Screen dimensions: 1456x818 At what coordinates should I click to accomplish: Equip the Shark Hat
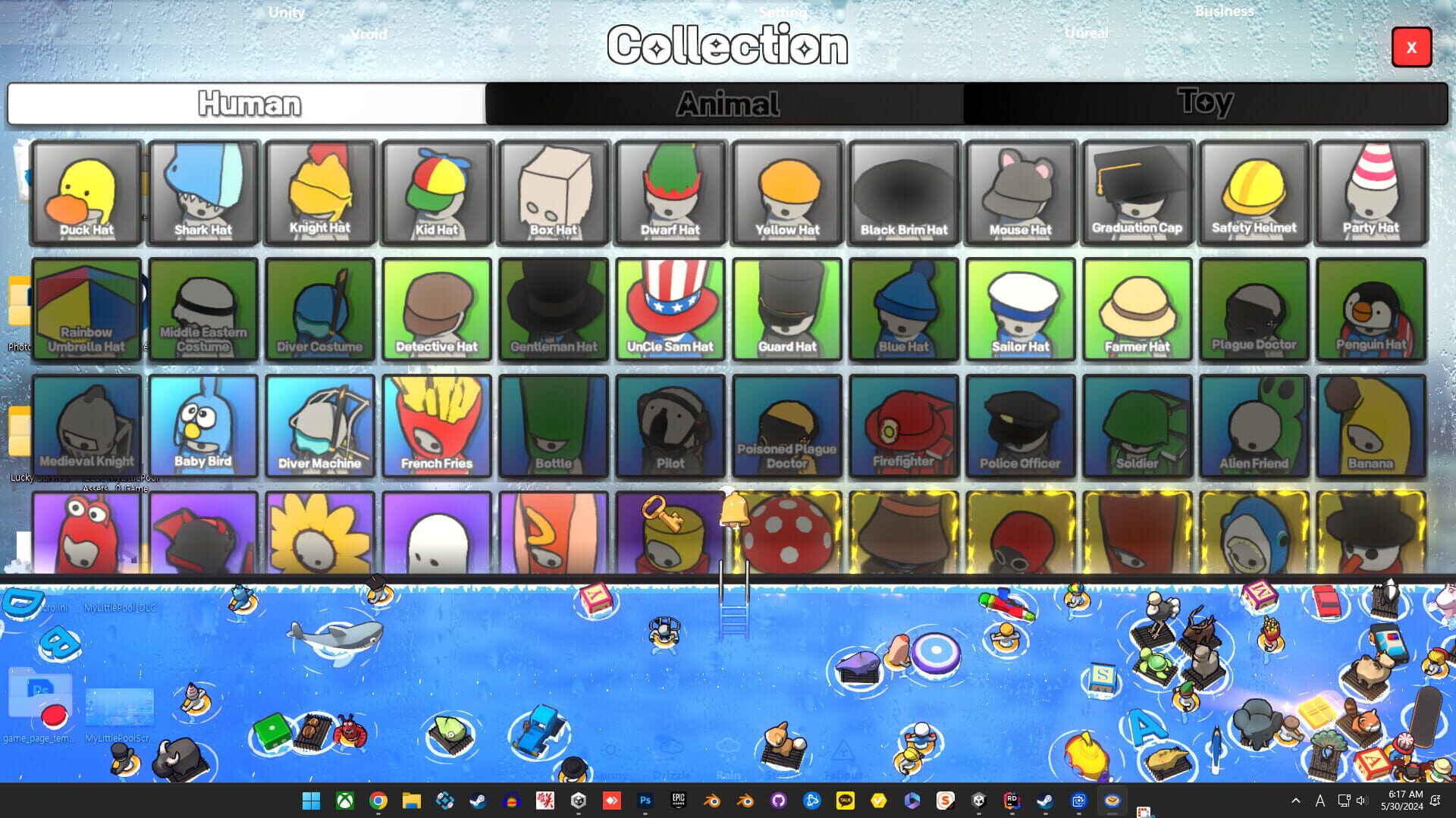pos(202,190)
